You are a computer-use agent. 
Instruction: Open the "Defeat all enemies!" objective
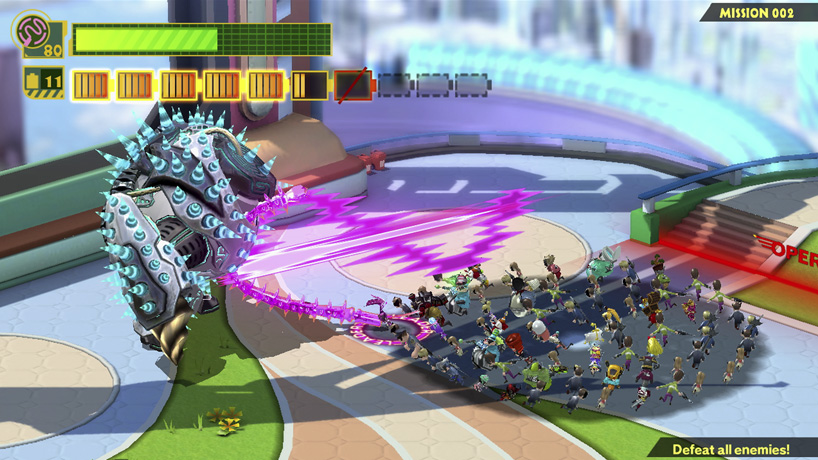(730, 449)
